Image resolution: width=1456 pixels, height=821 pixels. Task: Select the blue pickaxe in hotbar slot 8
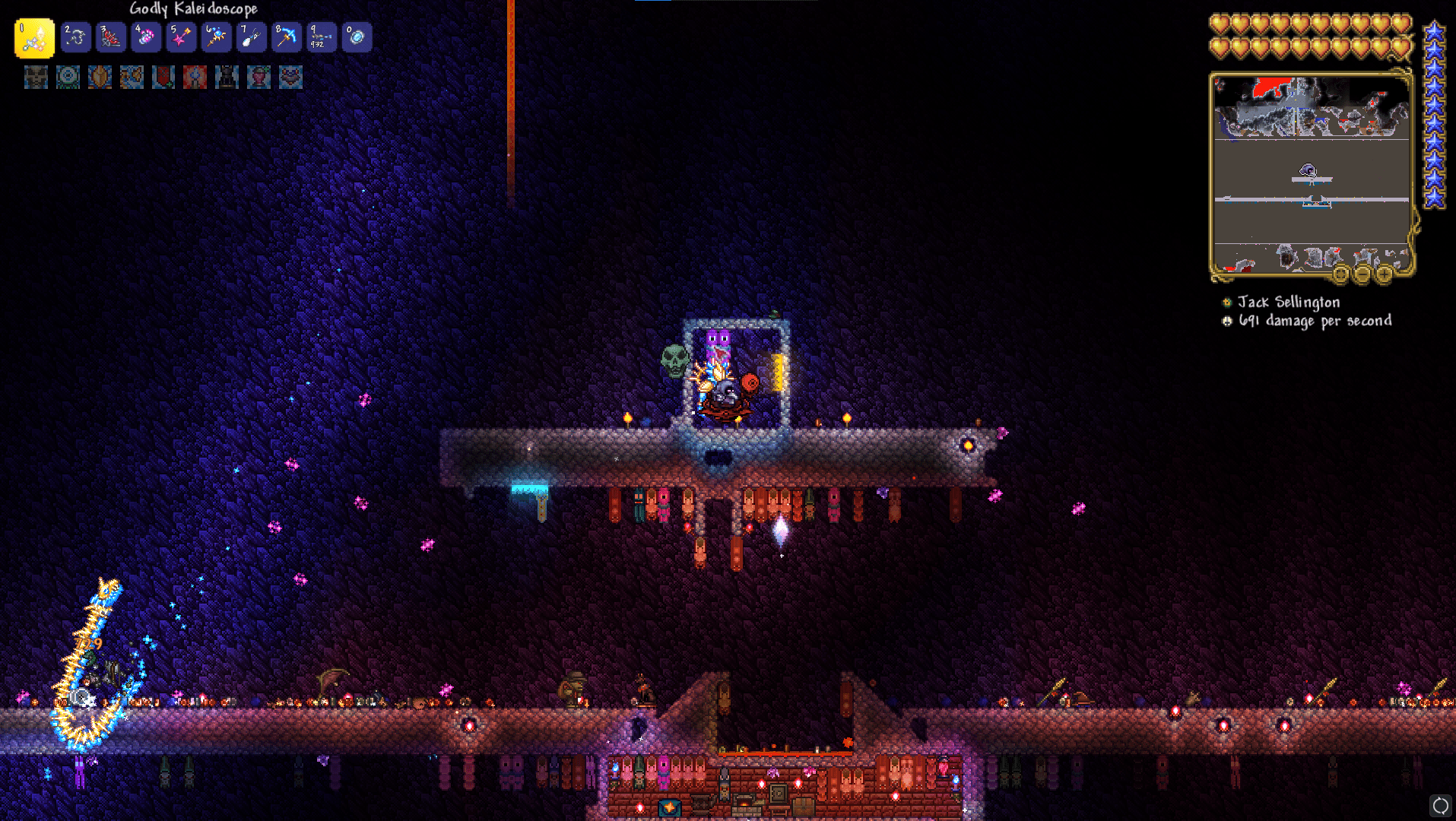click(x=287, y=37)
